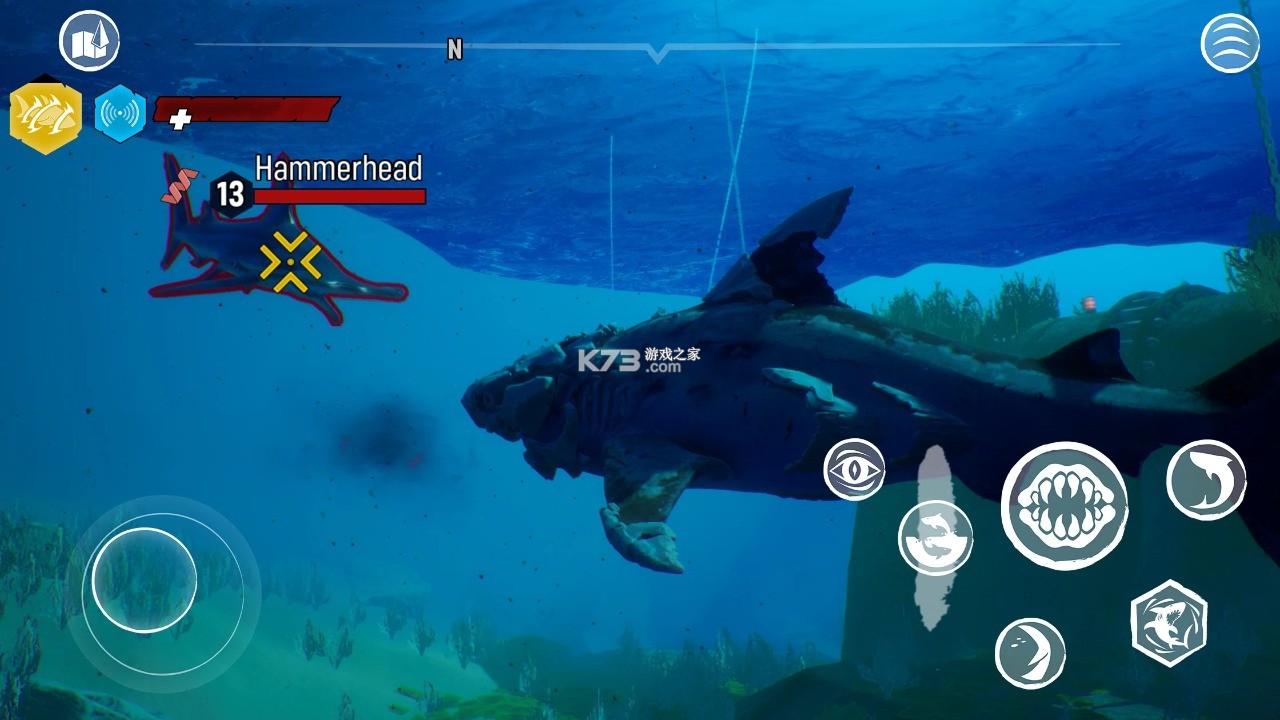Open the menu with three wavy lines
This screenshot has height=720, width=1280.
click(1230, 43)
